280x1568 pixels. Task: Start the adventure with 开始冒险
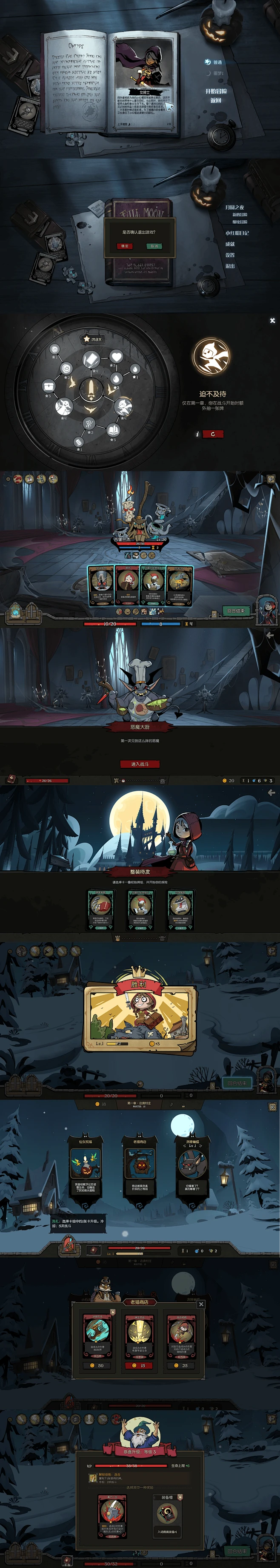[x=215, y=91]
